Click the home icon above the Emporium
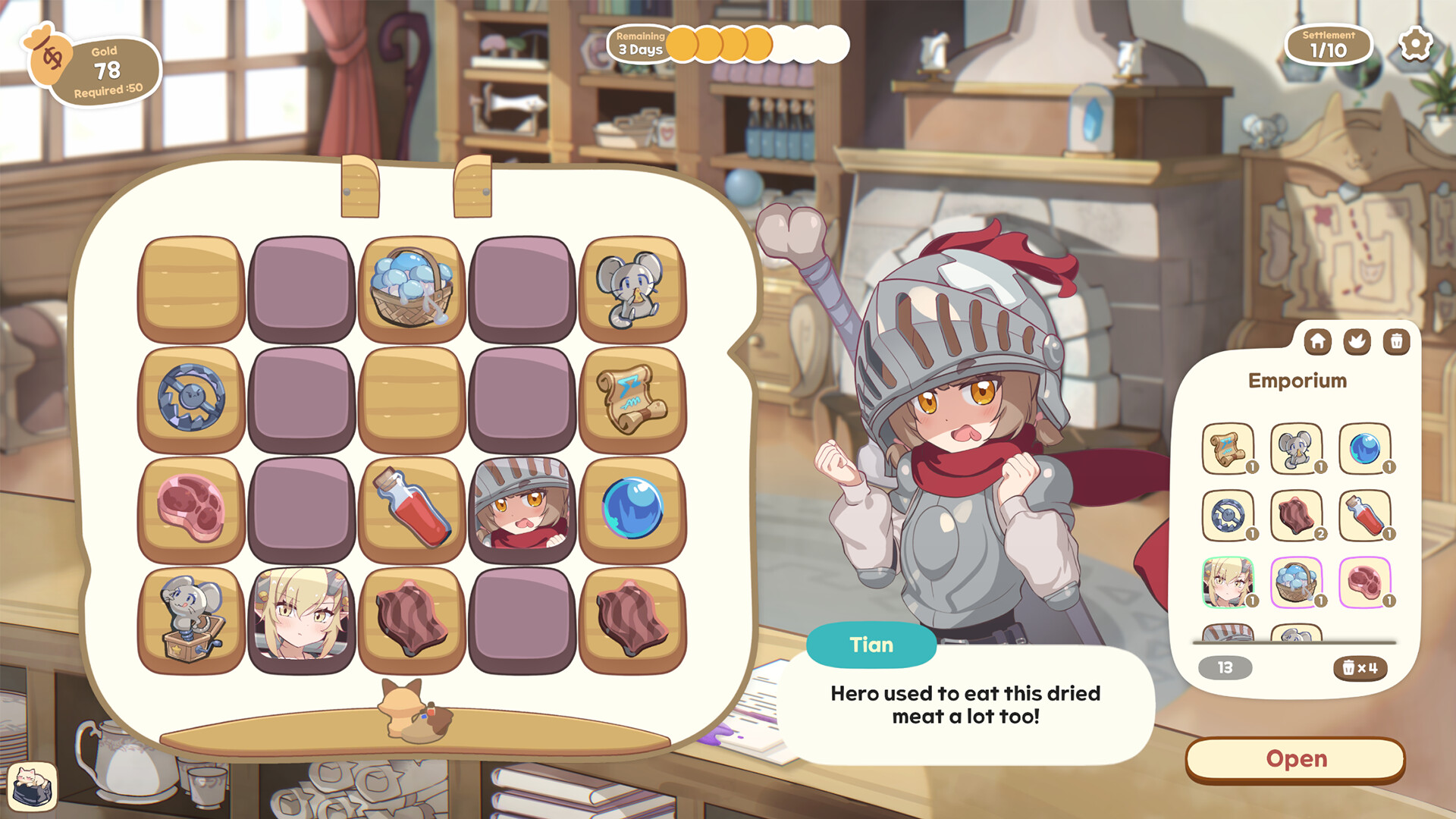Image resolution: width=1456 pixels, height=819 pixels. [x=1318, y=343]
